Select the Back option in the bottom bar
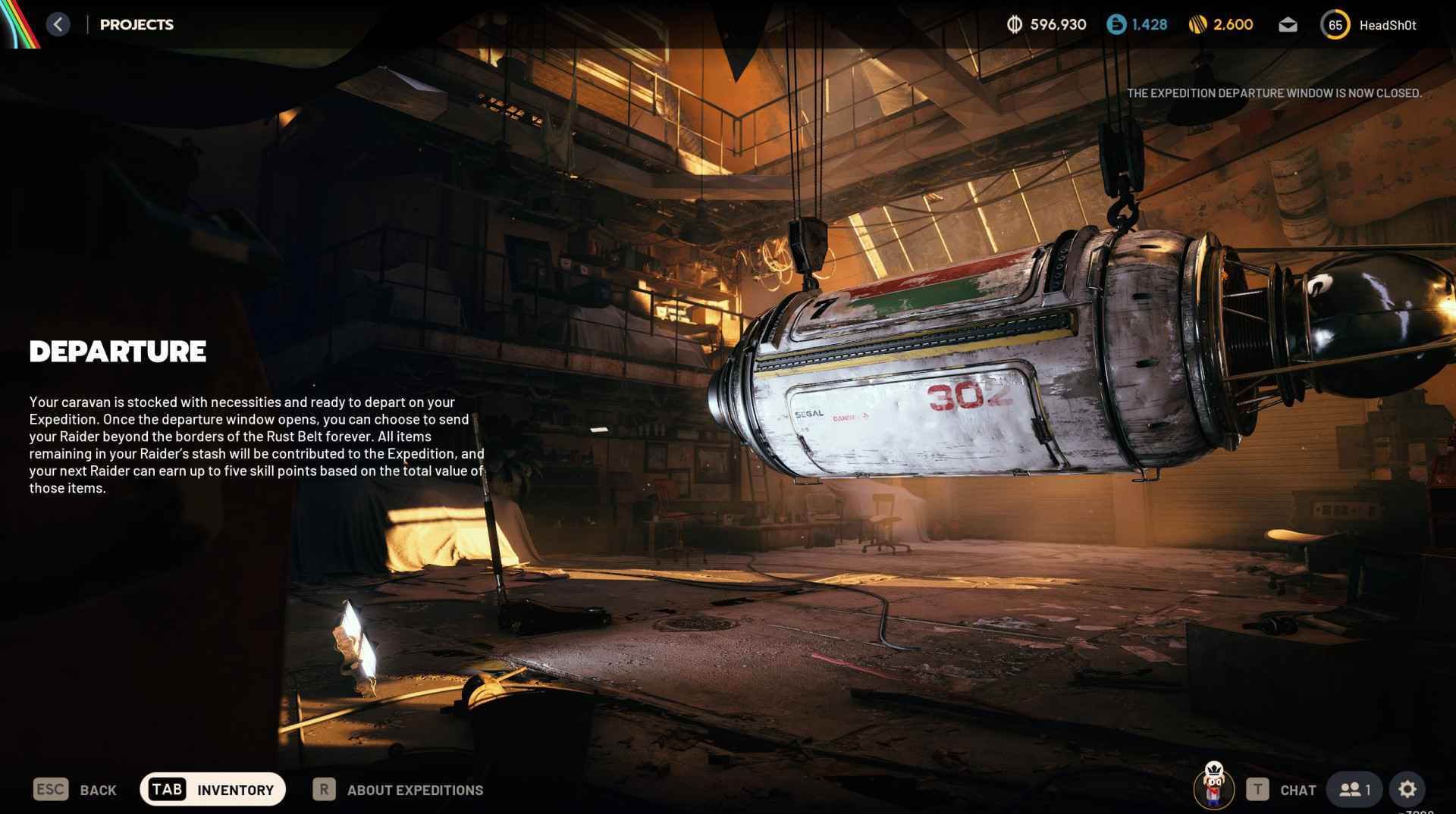This screenshot has width=1456, height=814. click(x=75, y=790)
